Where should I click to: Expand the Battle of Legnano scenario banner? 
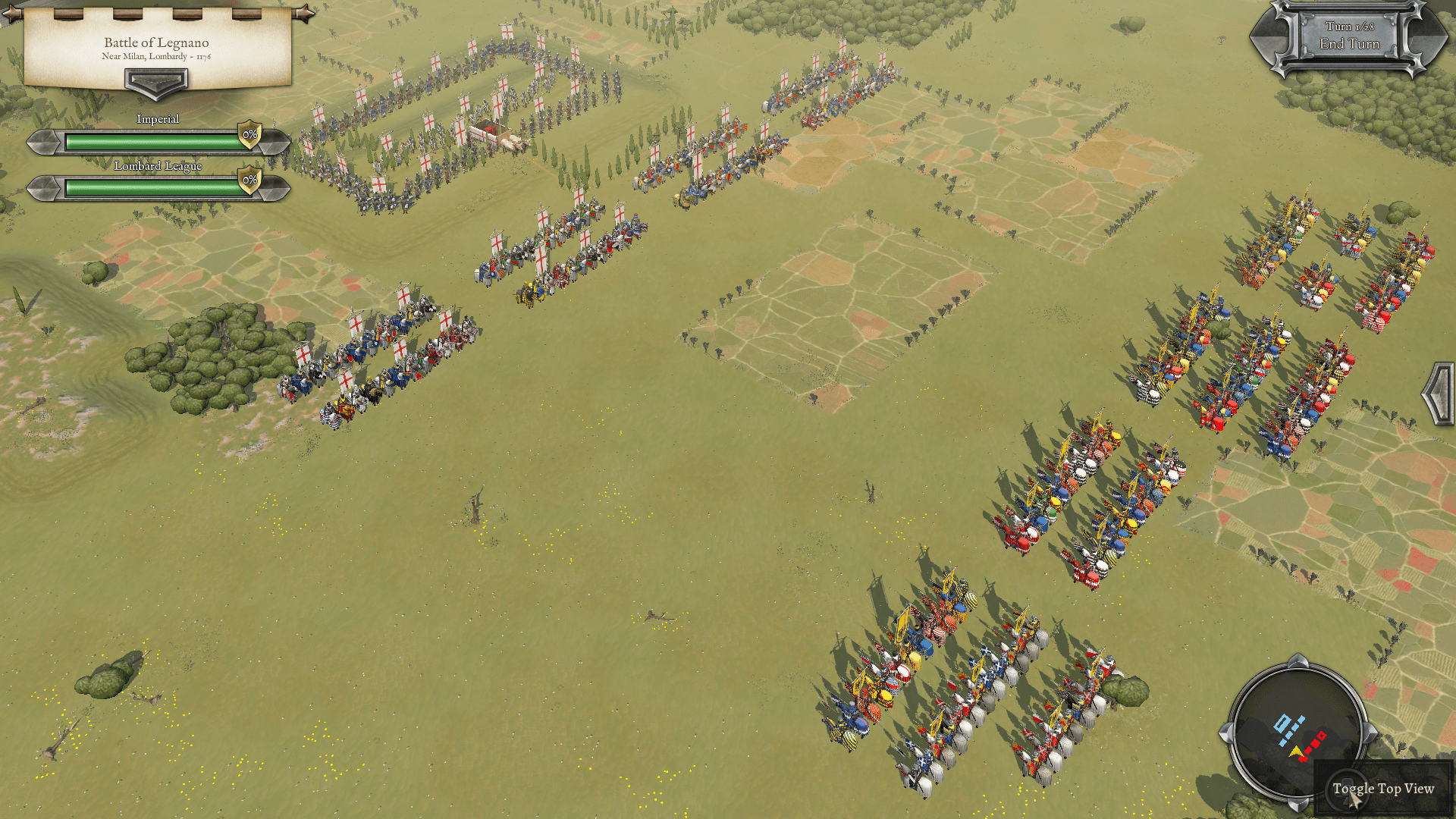156,82
